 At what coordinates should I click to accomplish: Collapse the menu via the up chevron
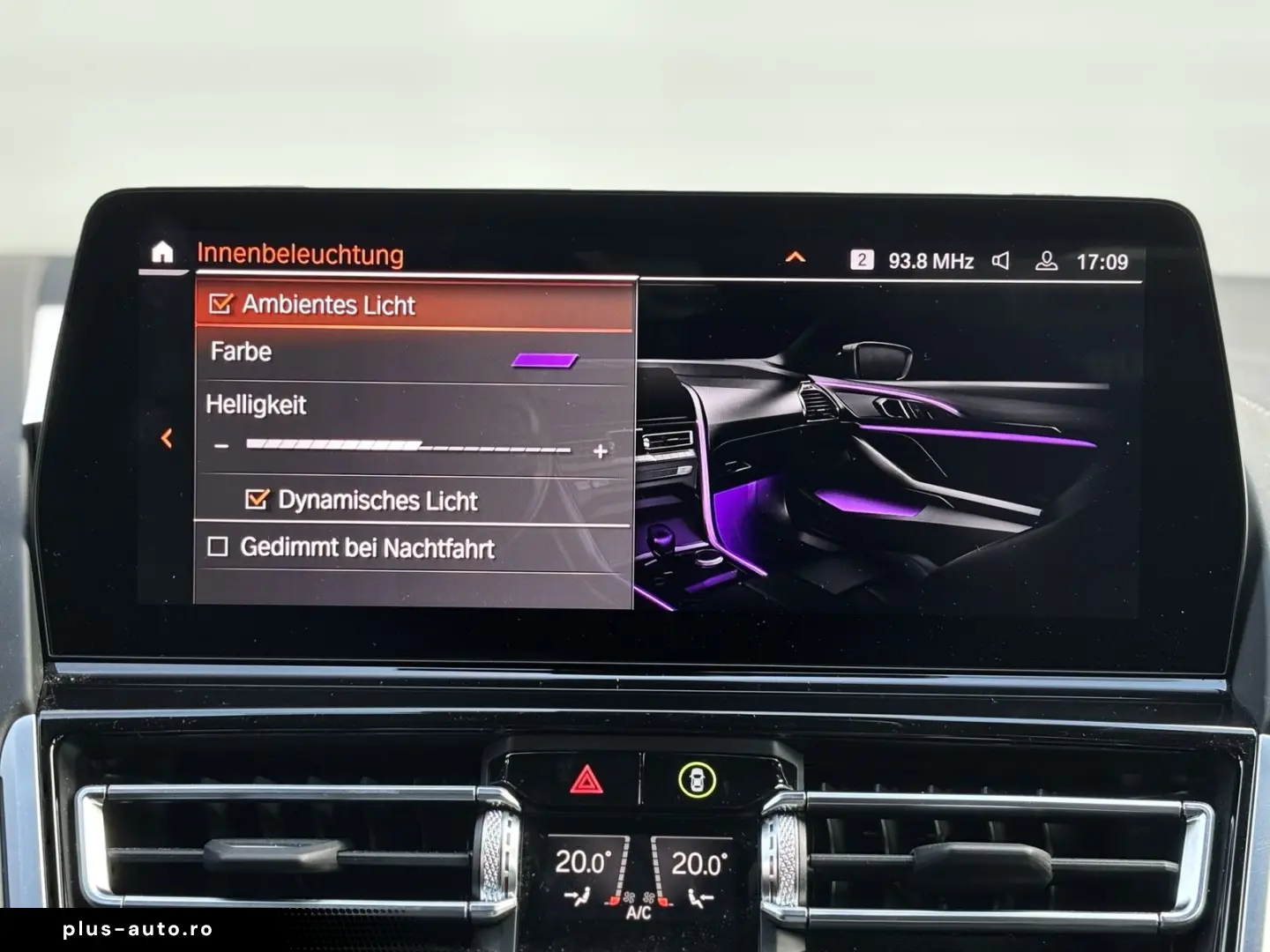click(796, 257)
